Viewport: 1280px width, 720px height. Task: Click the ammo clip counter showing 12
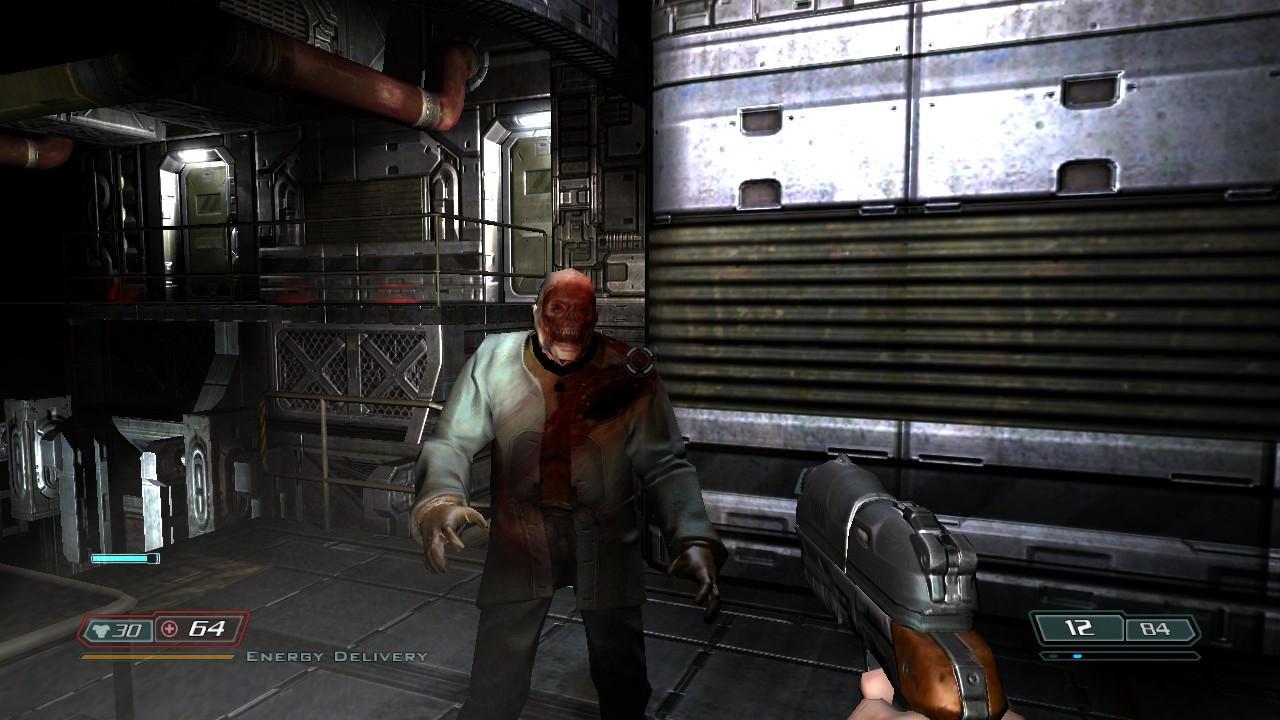point(1079,627)
